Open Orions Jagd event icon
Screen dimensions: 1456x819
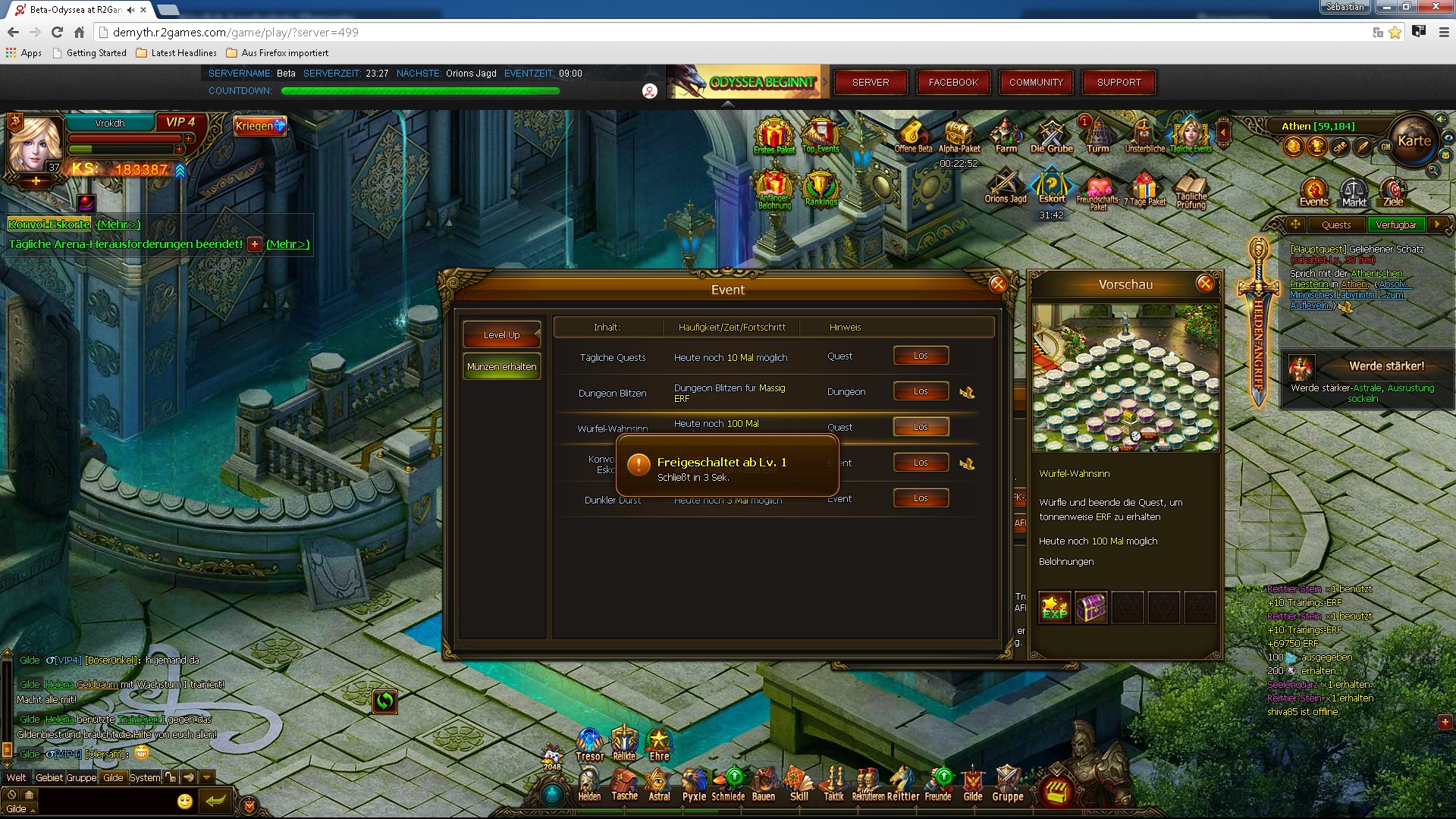[1005, 186]
